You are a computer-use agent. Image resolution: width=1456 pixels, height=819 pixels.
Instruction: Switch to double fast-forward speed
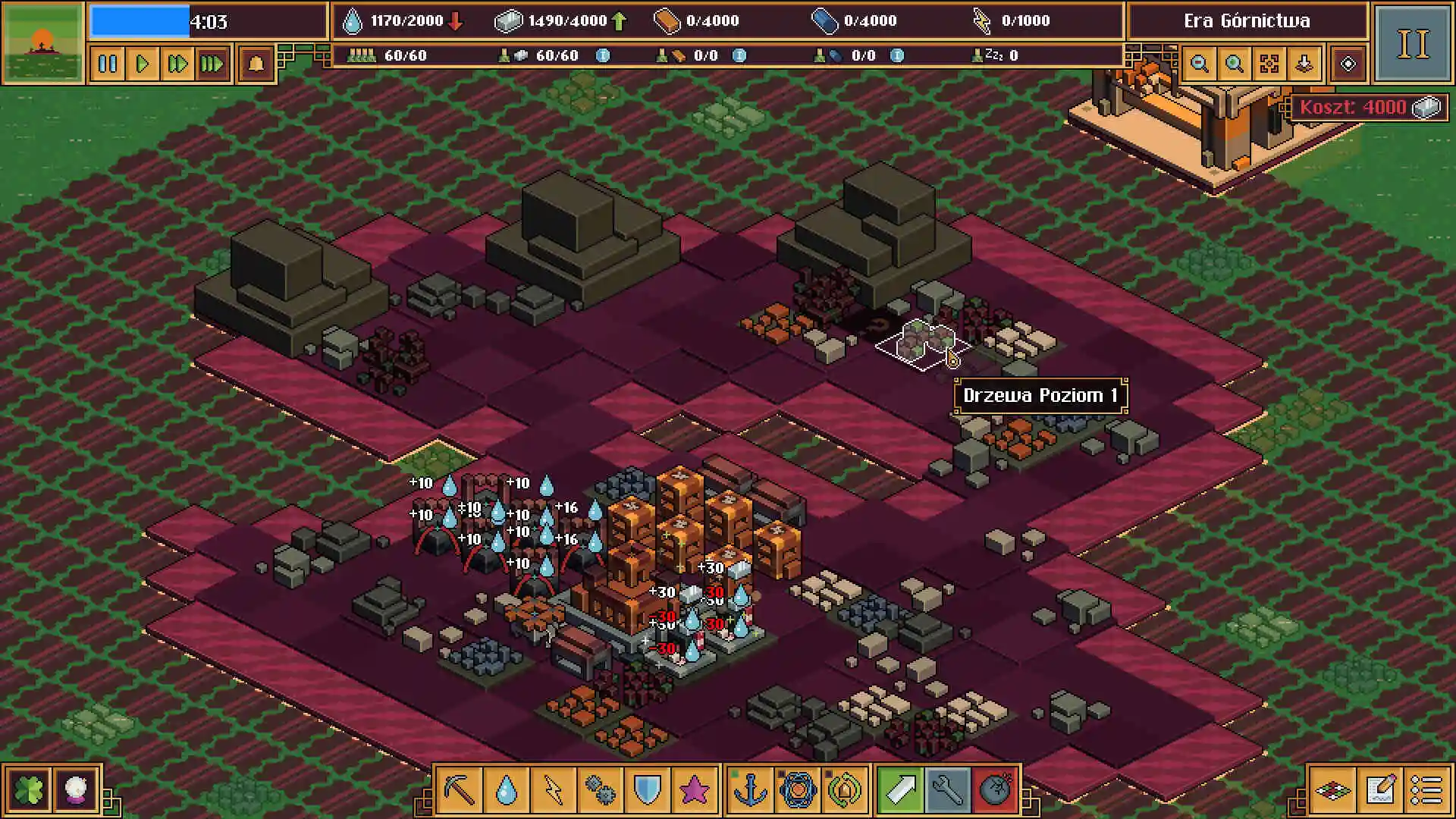[x=177, y=64]
